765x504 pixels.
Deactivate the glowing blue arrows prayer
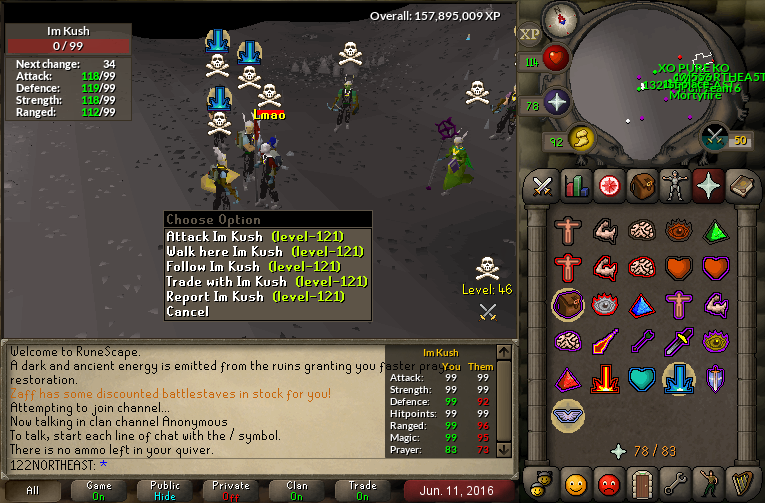point(679,378)
